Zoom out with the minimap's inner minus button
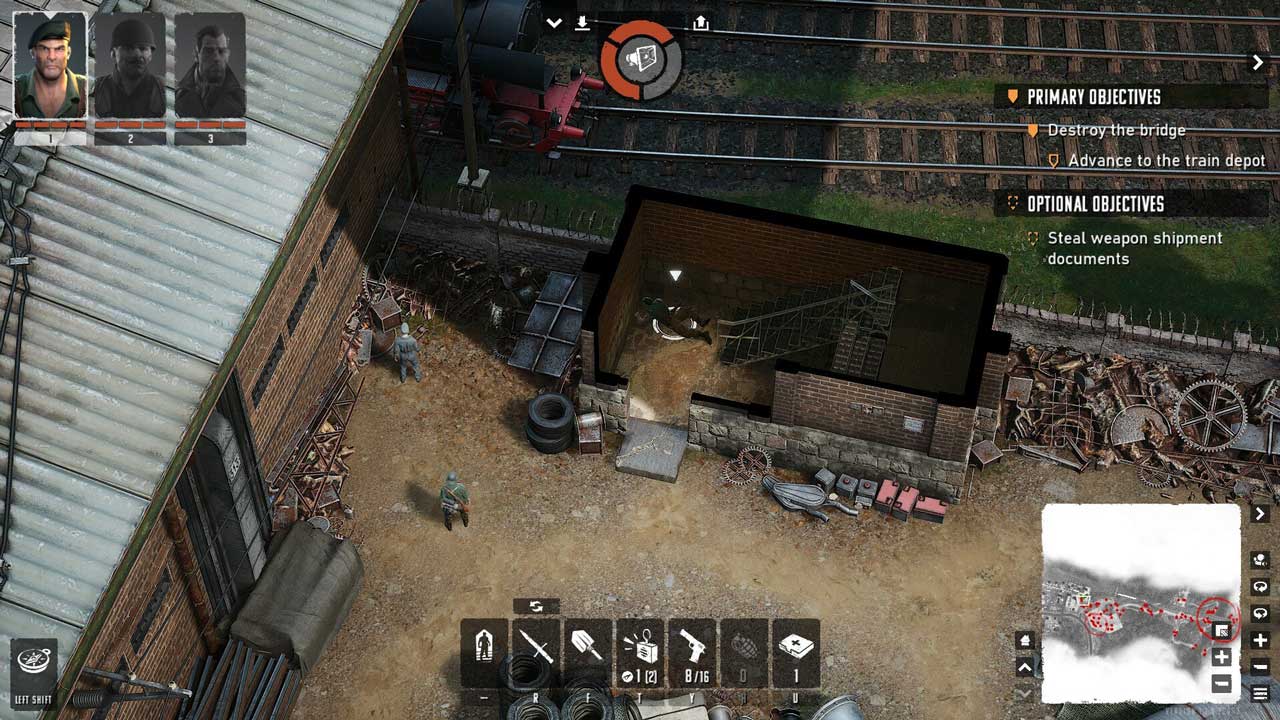This screenshot has width=1280, height=720. tap(1221, 684)
